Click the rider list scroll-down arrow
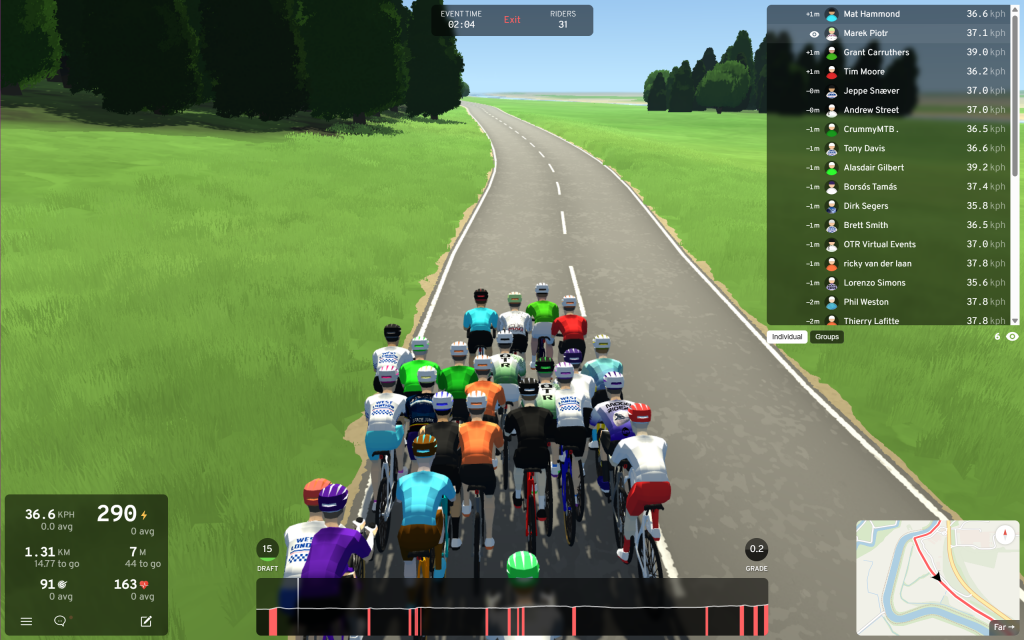The image size is (1024, 640). 1015,320
